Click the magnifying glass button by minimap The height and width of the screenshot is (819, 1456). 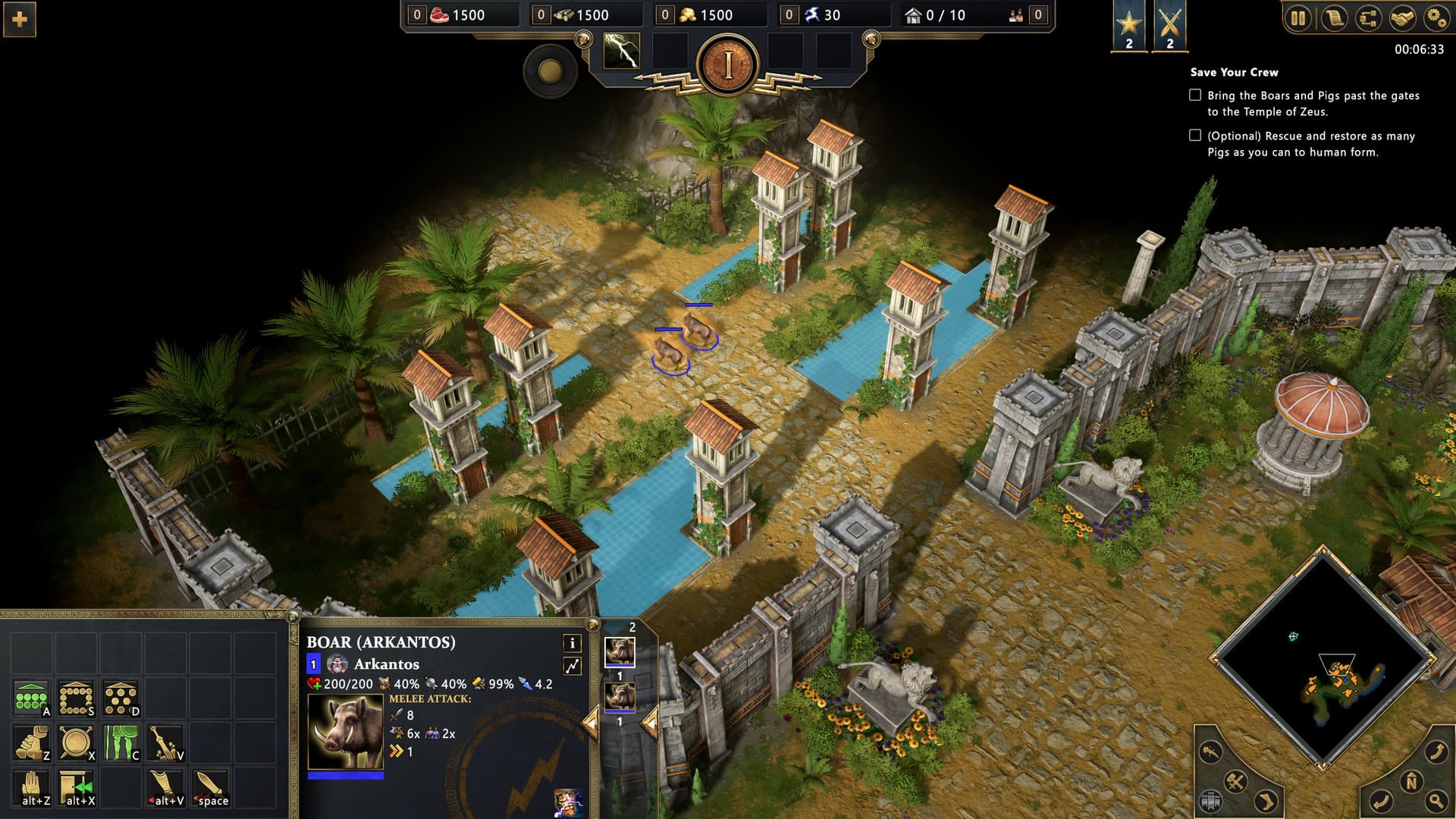1436,800
